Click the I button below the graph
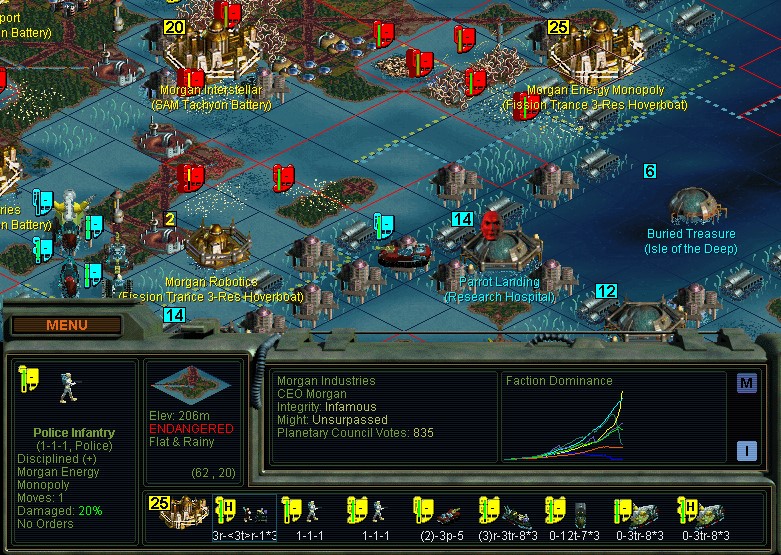 (x=746, y=449)
